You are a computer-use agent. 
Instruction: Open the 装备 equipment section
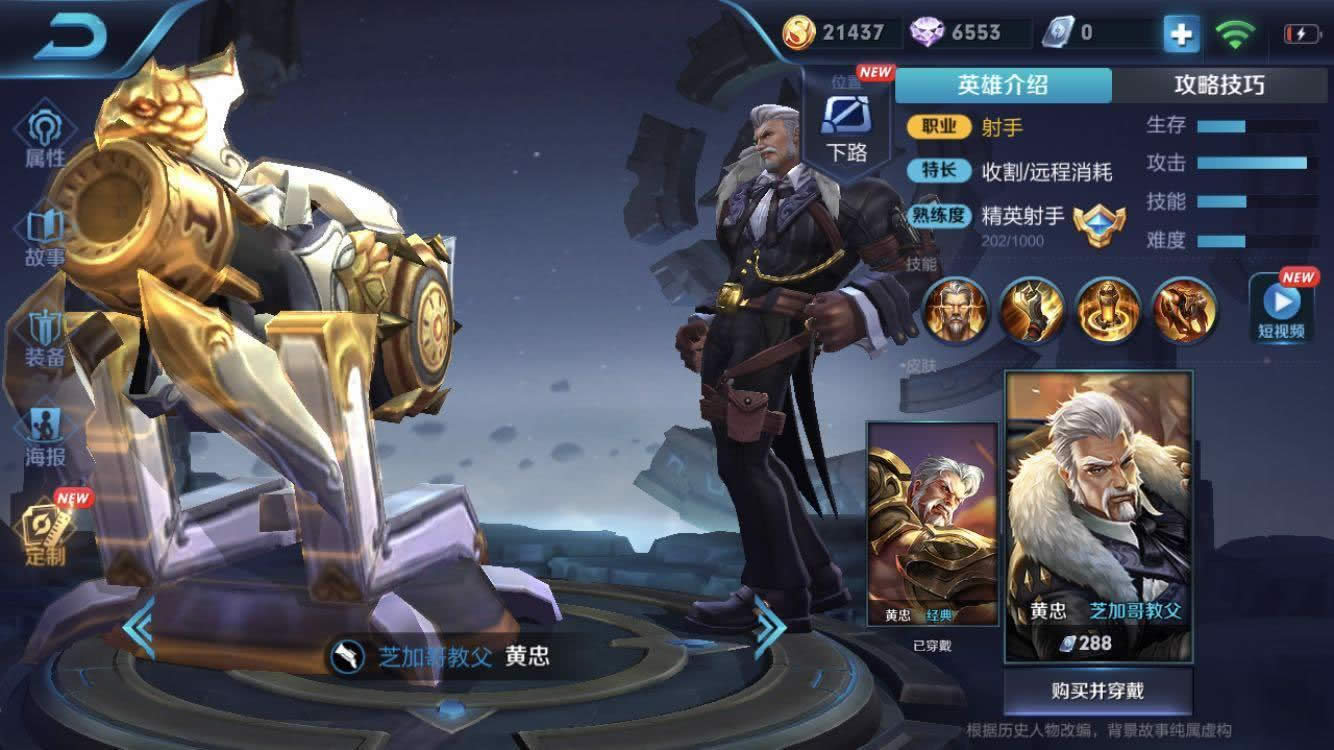pos(45,338)
